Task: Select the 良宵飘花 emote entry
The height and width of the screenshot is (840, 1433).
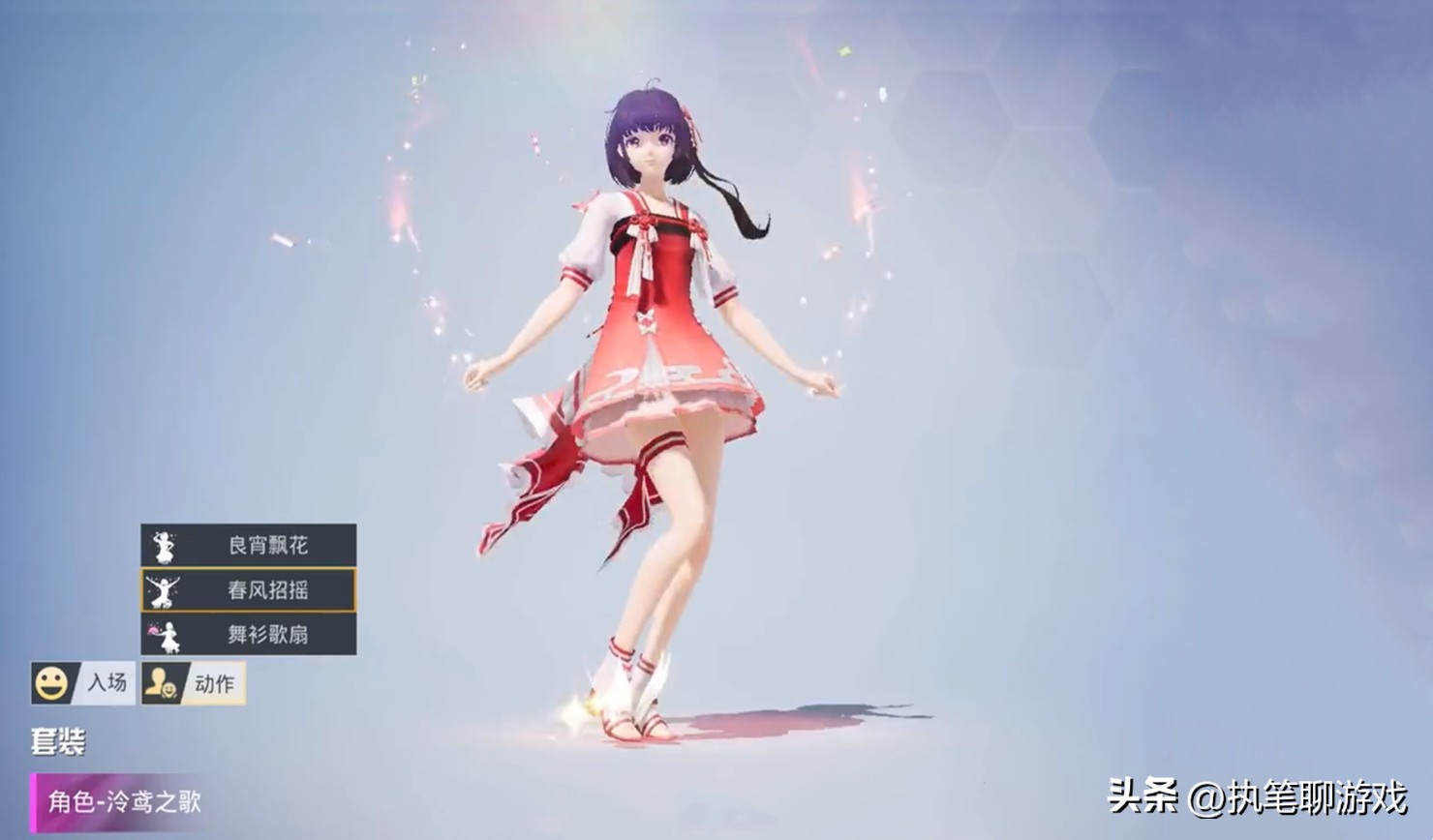Action: point(249,545)
